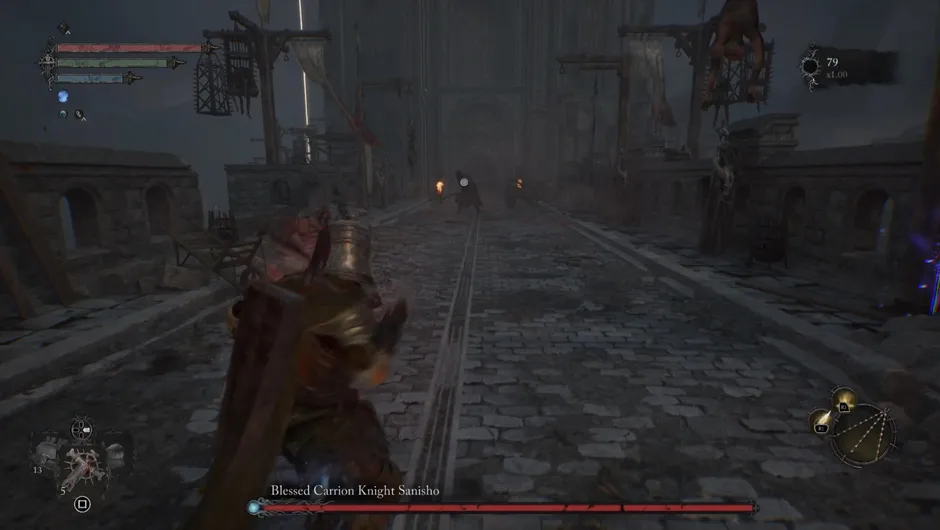This screenshot has height=530, width=940.
Task: Click the round compass radar dial
Action: tap(866, 434)
